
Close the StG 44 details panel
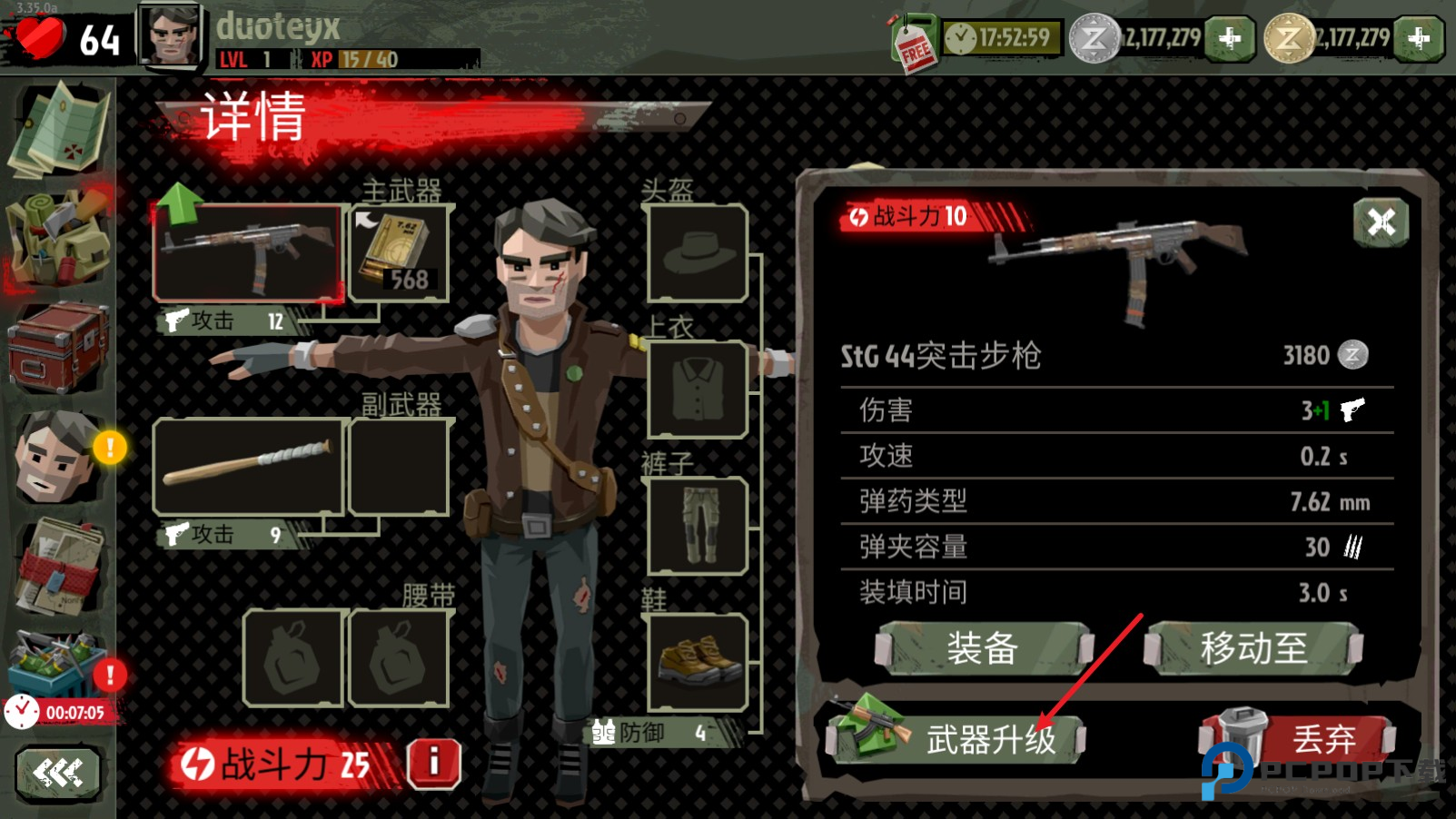(x=1382, y=220)
